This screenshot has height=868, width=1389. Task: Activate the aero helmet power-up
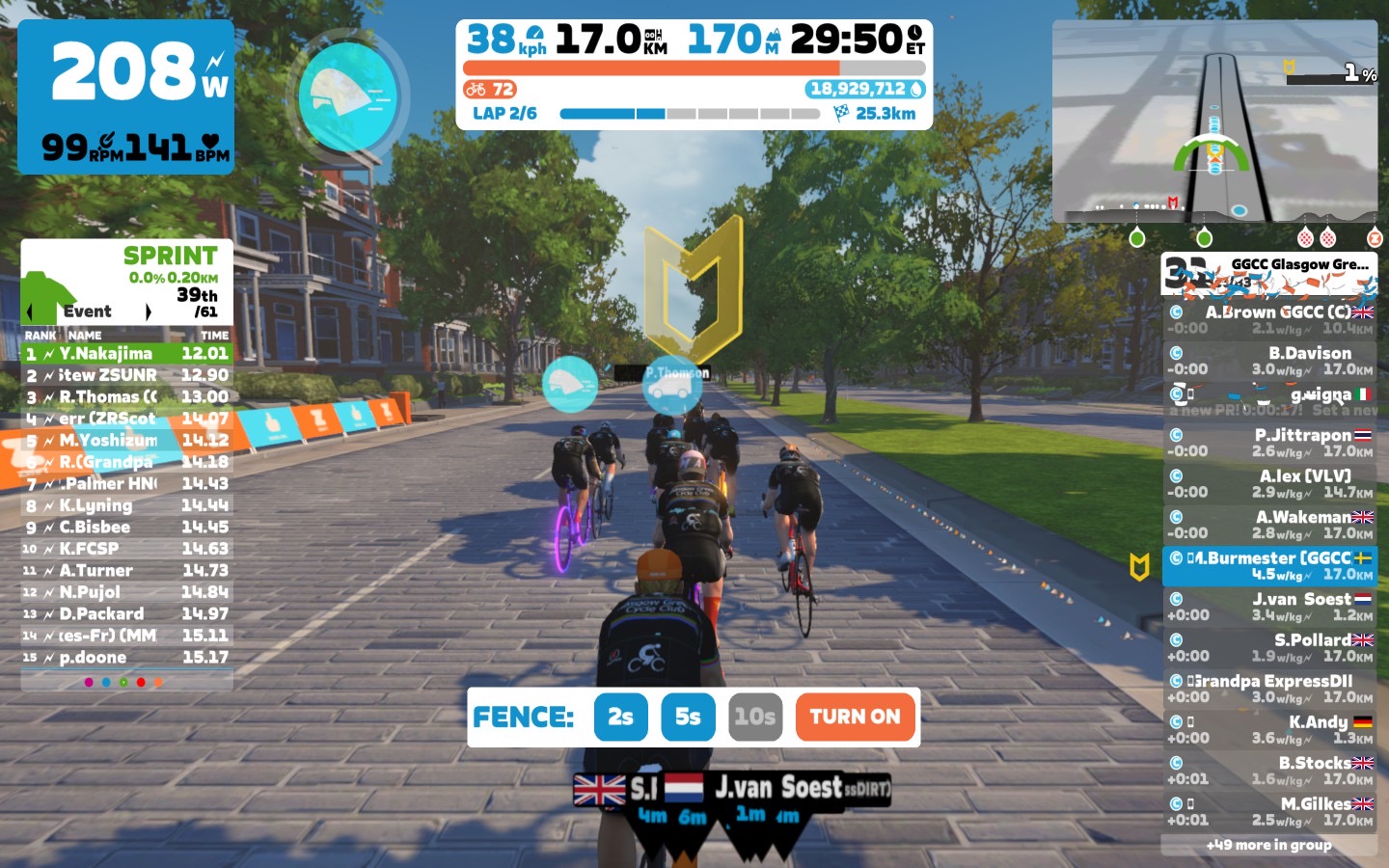click(347, 95)
